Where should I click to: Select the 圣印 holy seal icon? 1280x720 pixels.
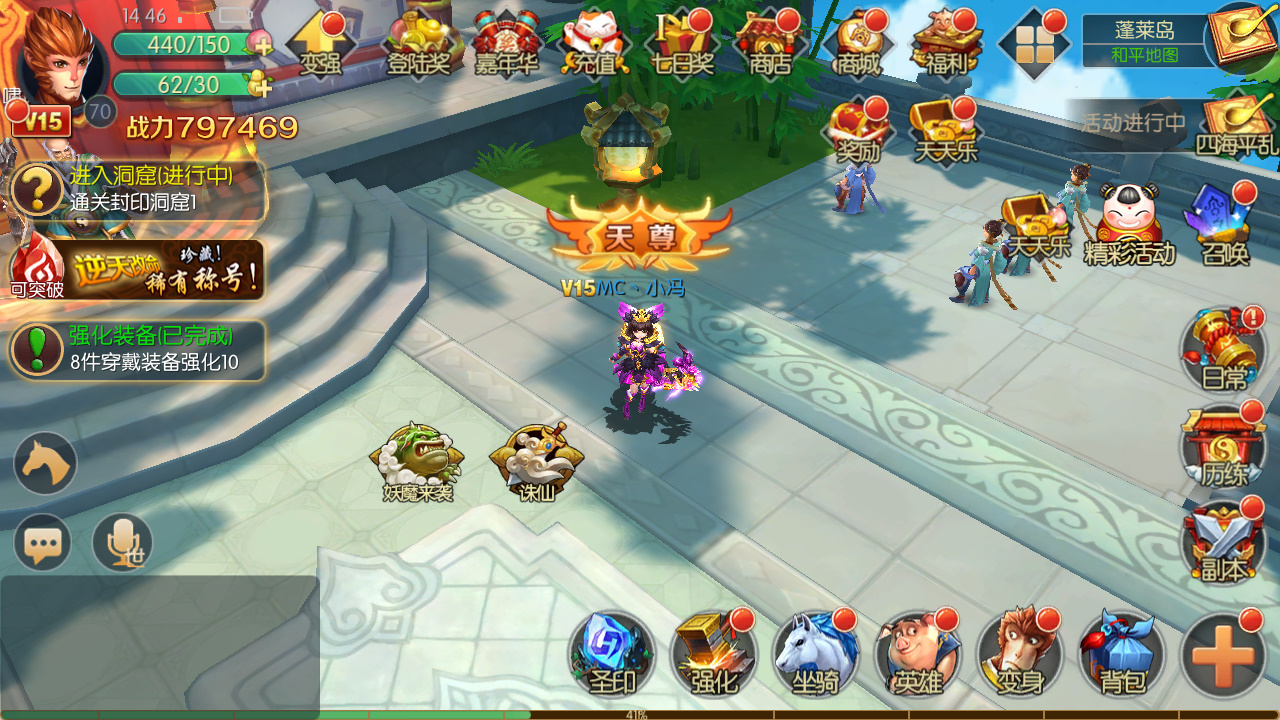coord(611,655)
